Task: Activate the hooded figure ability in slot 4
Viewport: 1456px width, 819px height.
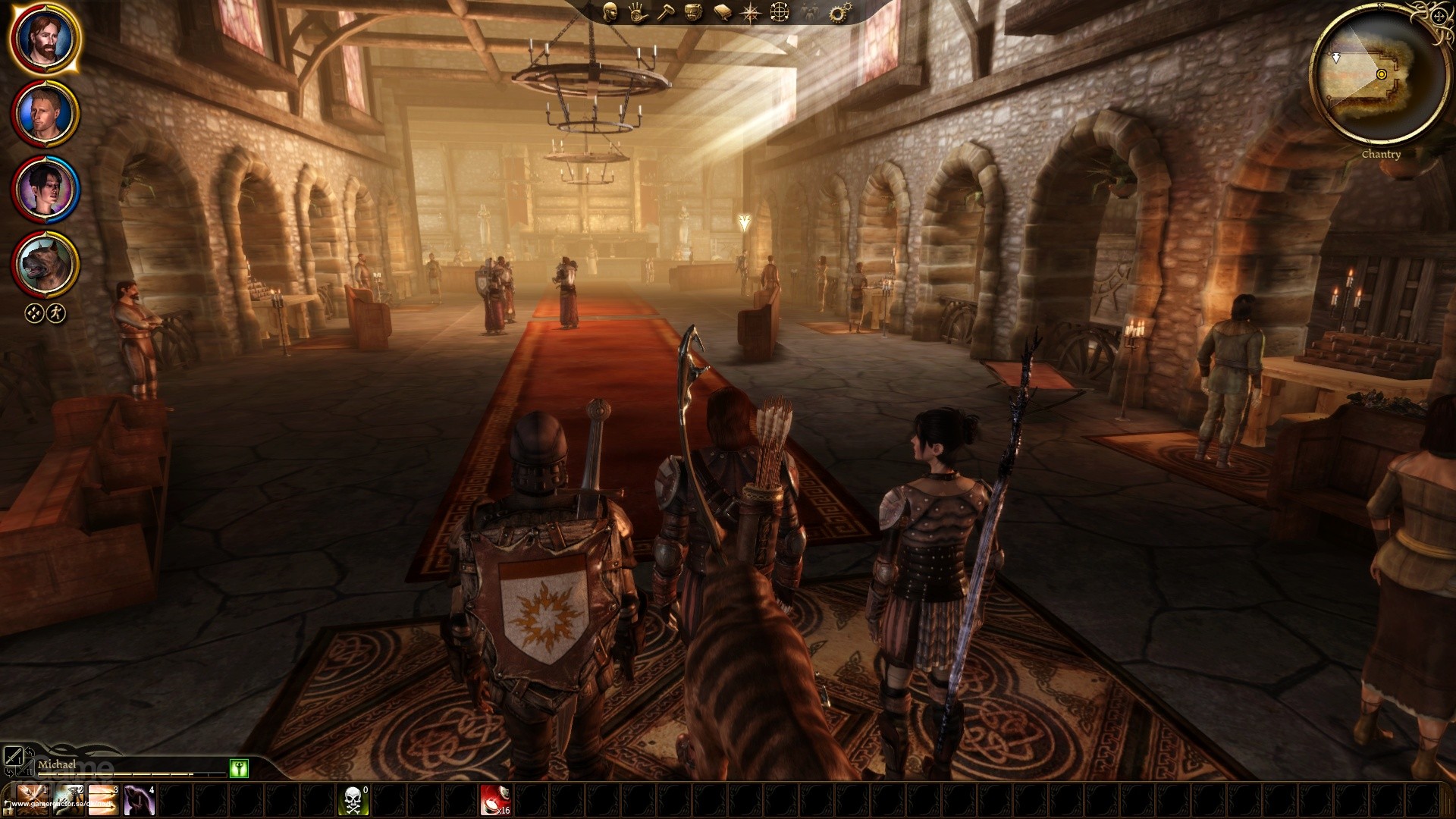Action: [140, 800]
